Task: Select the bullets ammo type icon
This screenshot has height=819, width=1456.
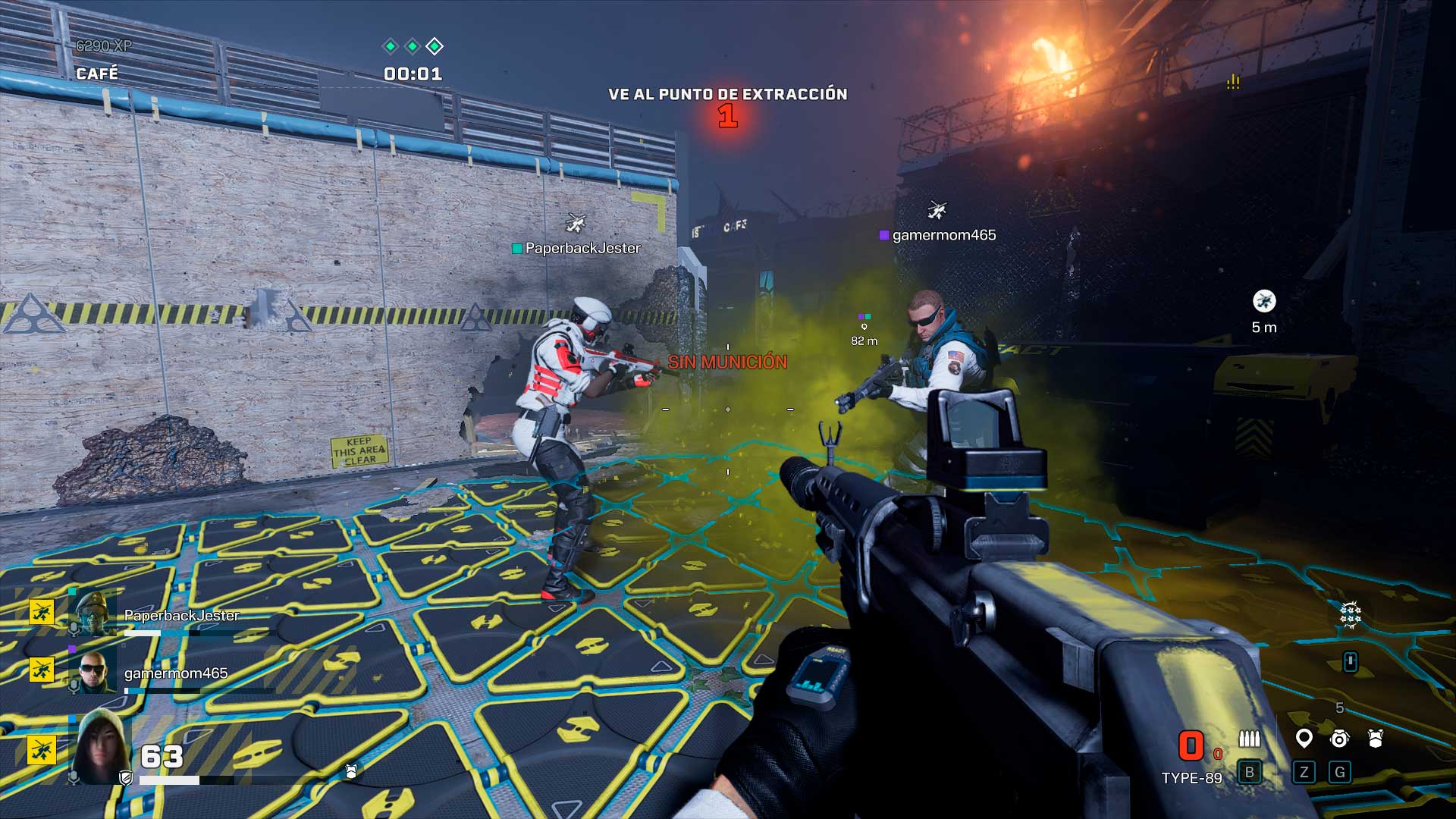Action: tap(1249, 739)
